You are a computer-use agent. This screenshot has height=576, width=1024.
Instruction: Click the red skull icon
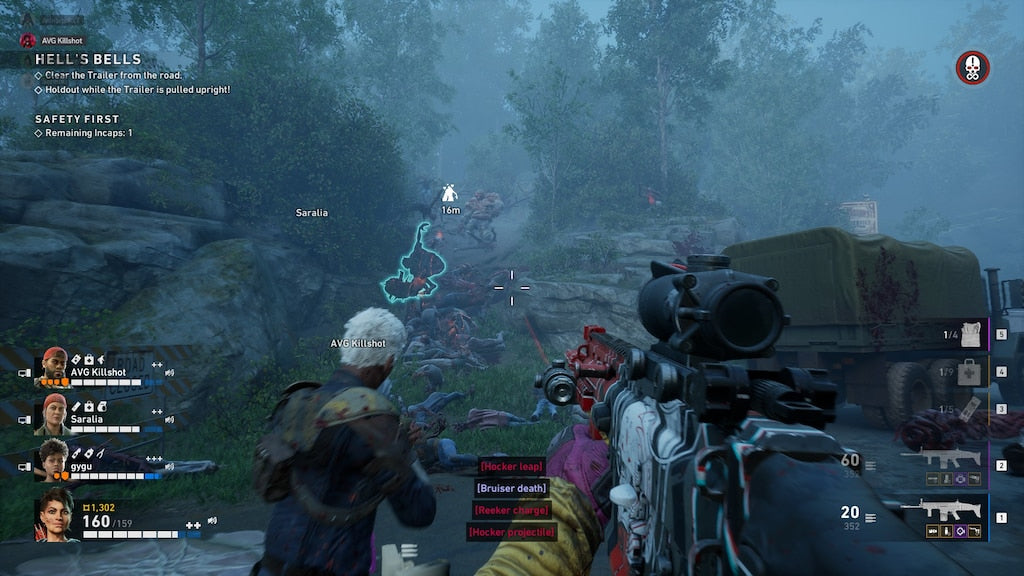pos(972,68)
